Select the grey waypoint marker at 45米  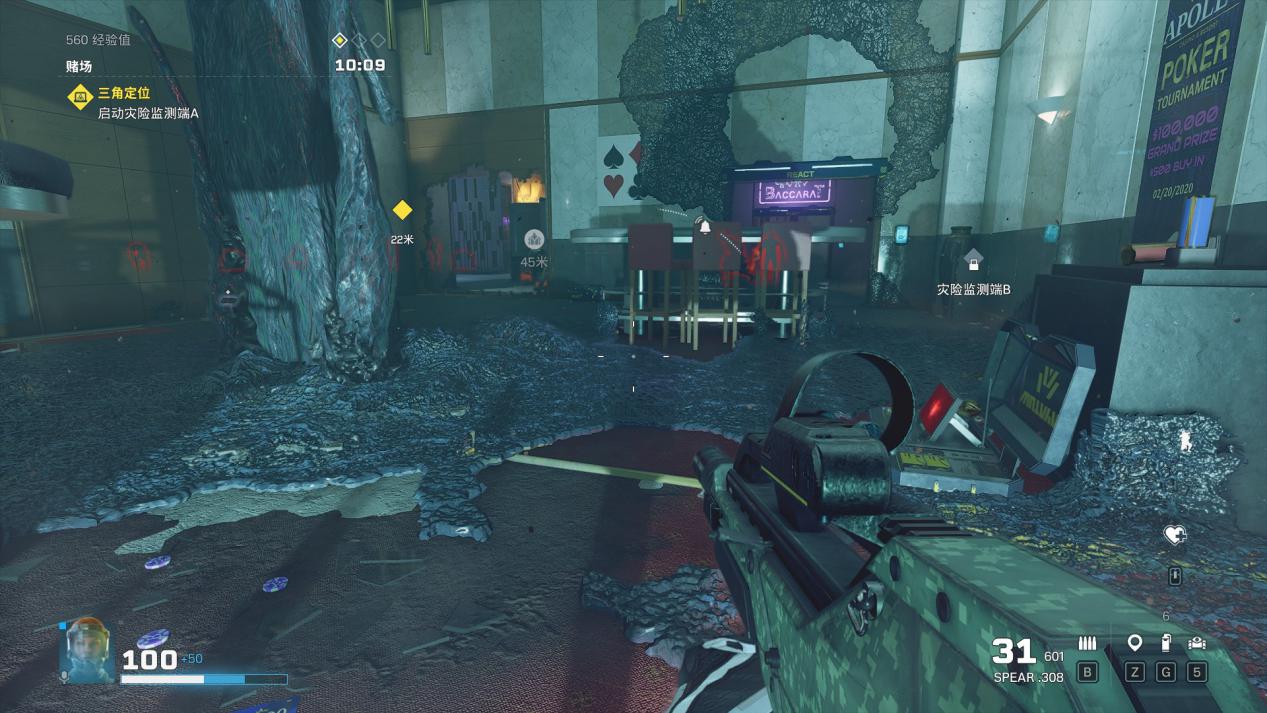click(534, 239)
